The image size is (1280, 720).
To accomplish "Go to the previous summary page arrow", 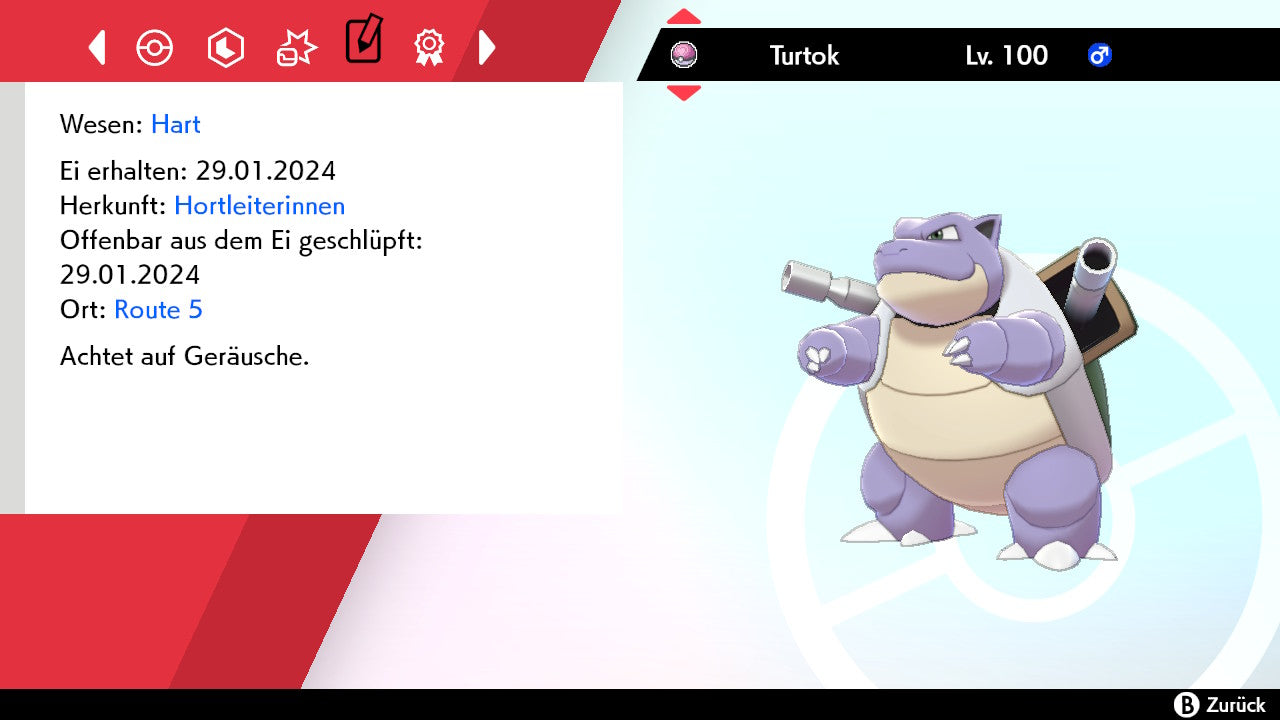I will pyautogui.click(x=97, y=47).
